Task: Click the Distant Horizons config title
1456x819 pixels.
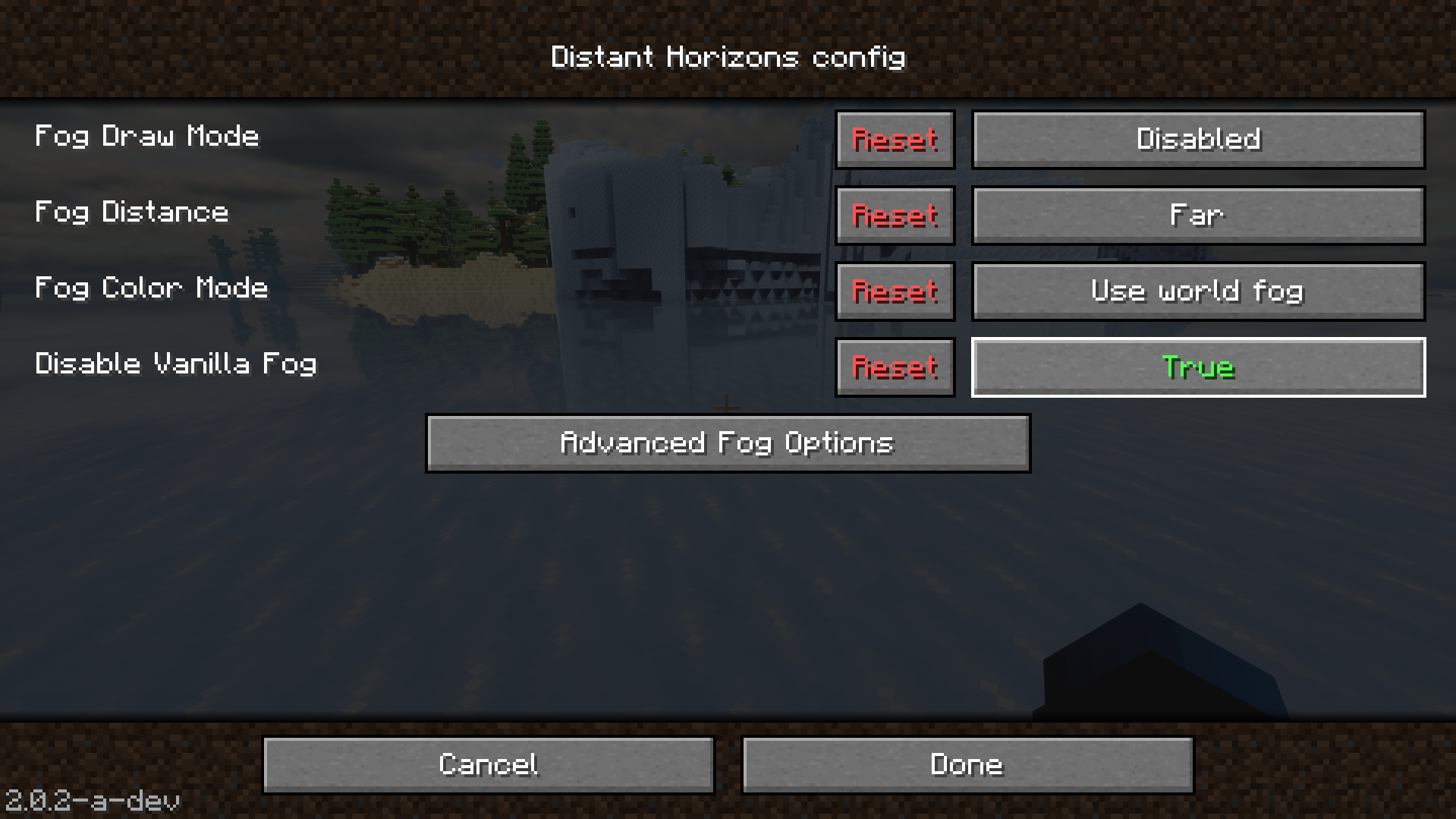Action: (x=728, y=56)
